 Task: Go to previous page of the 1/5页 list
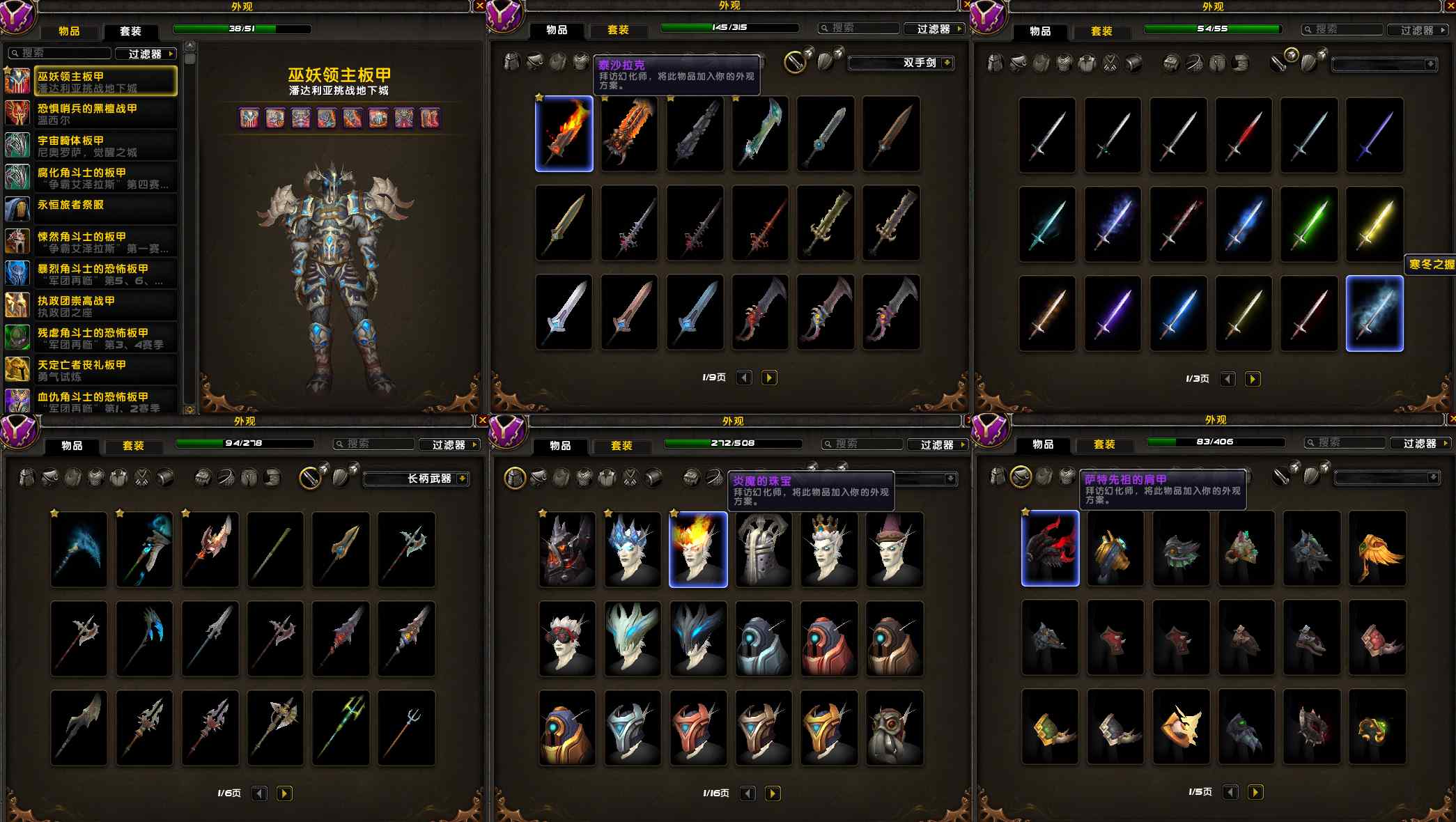point(1231,792)
